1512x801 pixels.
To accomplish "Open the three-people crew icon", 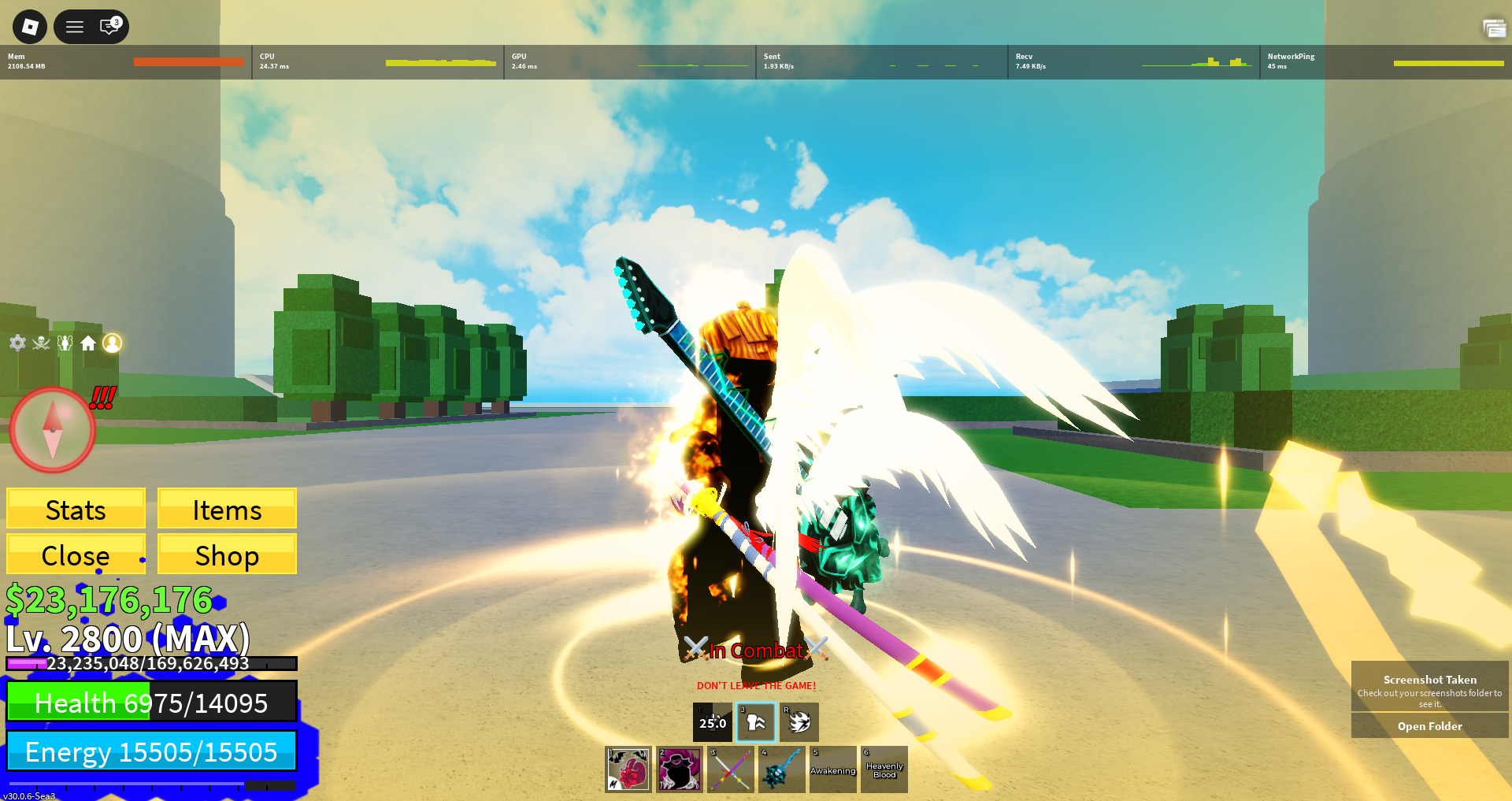I will click(65, 343).
